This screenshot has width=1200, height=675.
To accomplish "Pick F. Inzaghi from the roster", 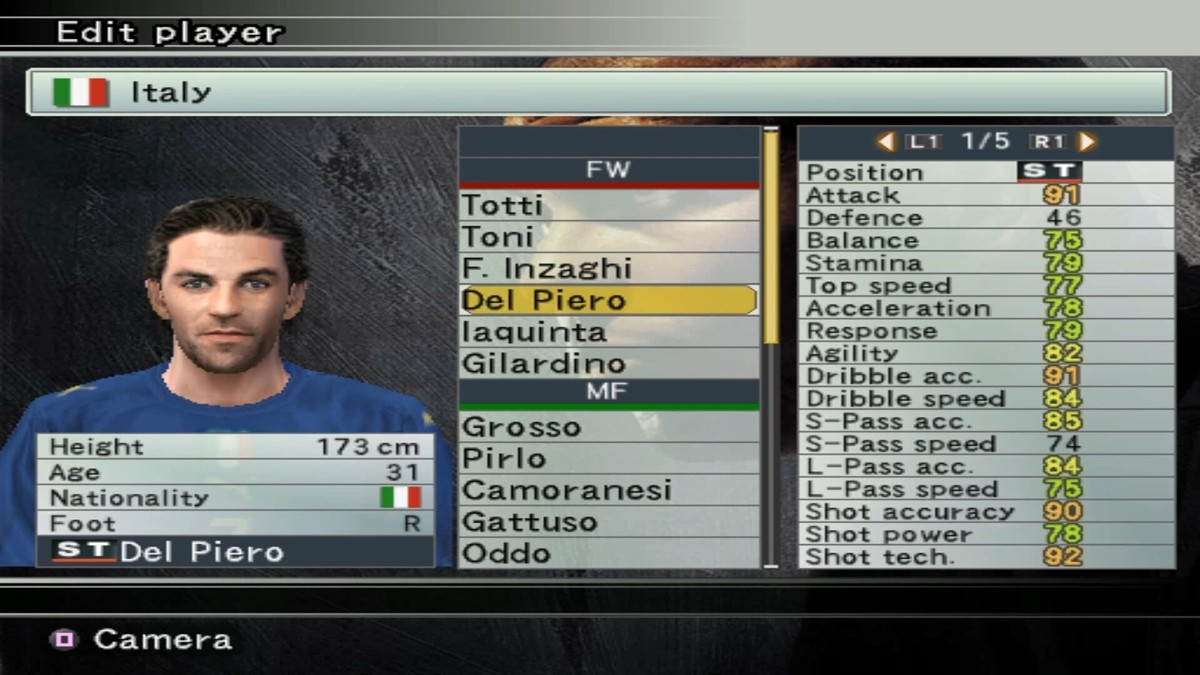I will click(608, 268).
